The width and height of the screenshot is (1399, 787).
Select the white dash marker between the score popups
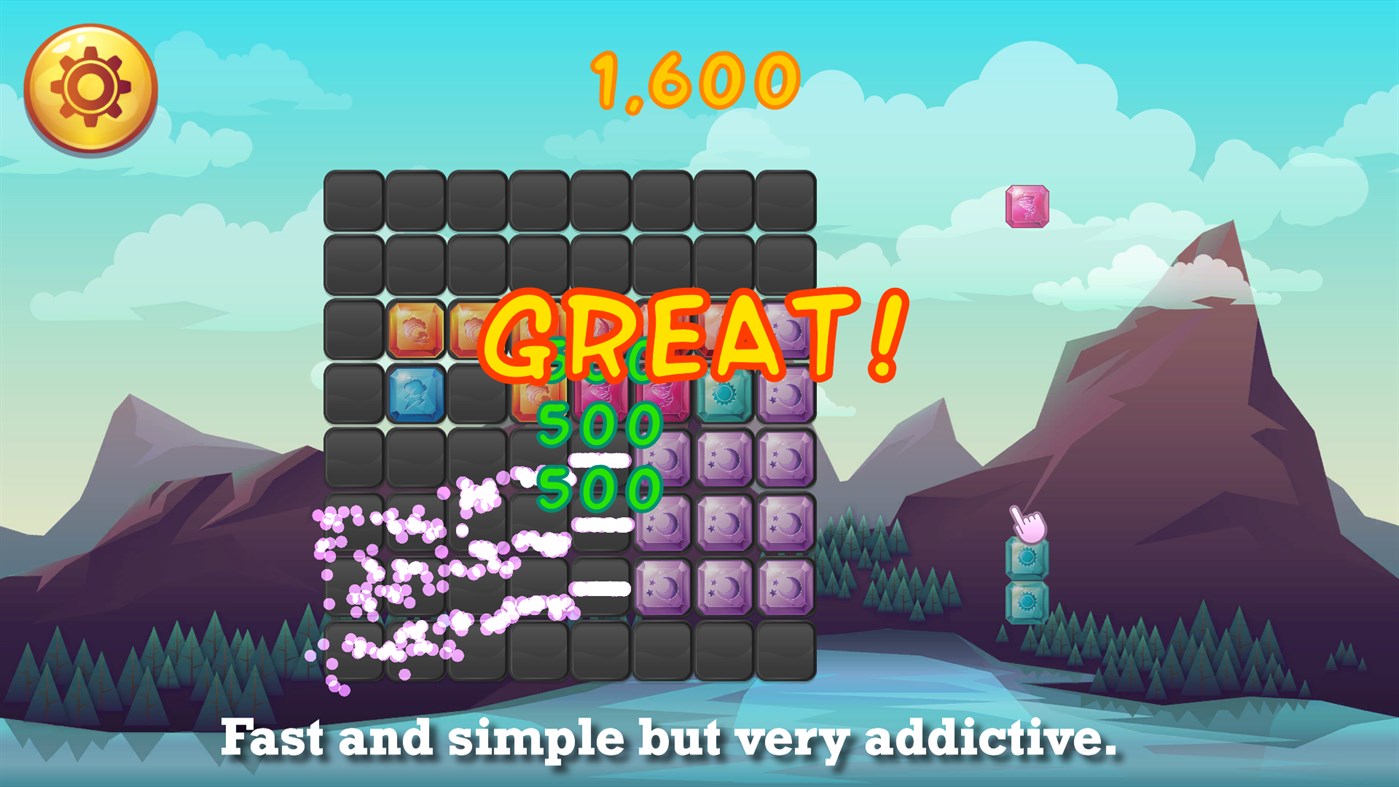(598, 459)
